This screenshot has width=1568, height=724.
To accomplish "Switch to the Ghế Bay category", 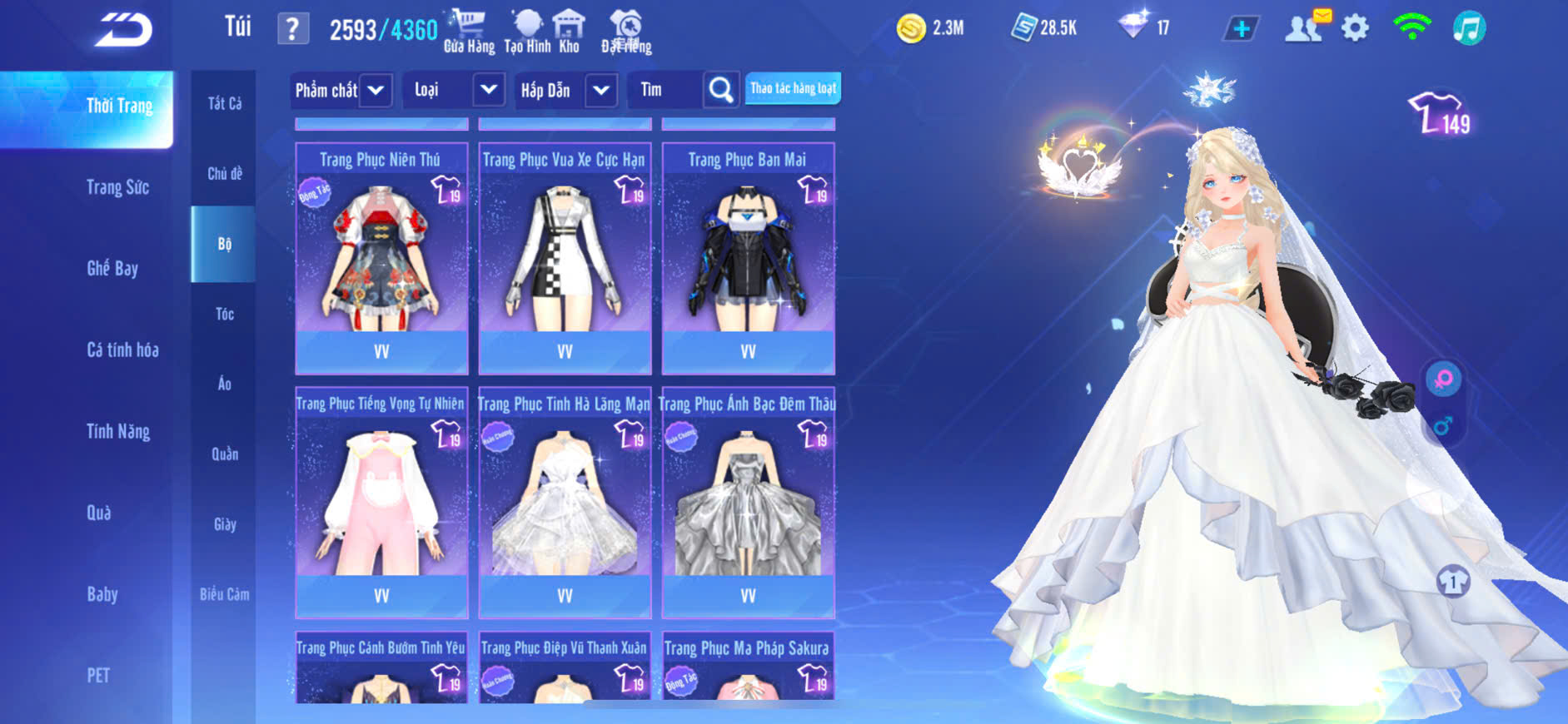I will tap(112, 268).
